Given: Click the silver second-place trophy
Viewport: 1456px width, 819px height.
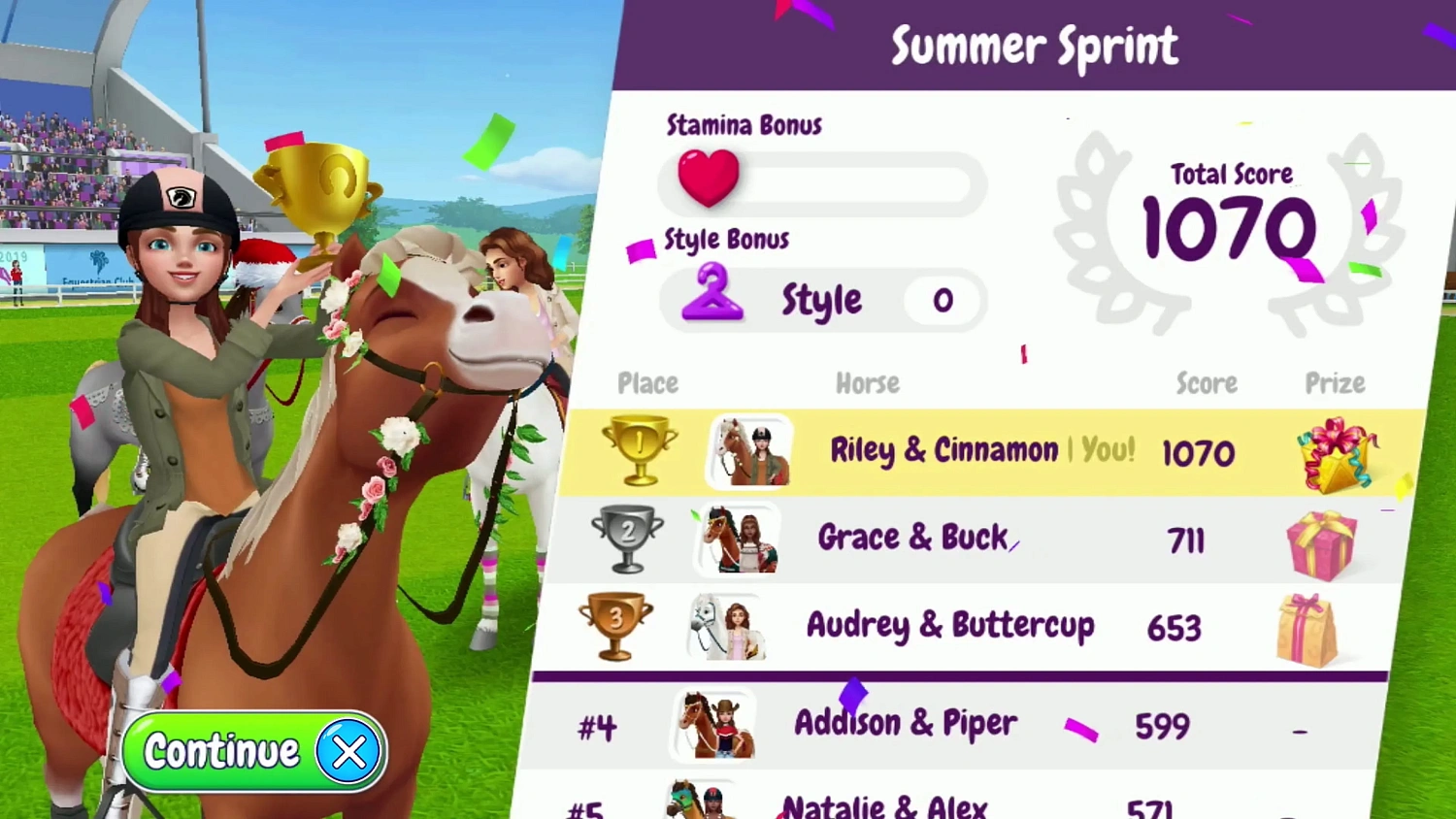Looking at the screenshot, I should coord(628,539).
